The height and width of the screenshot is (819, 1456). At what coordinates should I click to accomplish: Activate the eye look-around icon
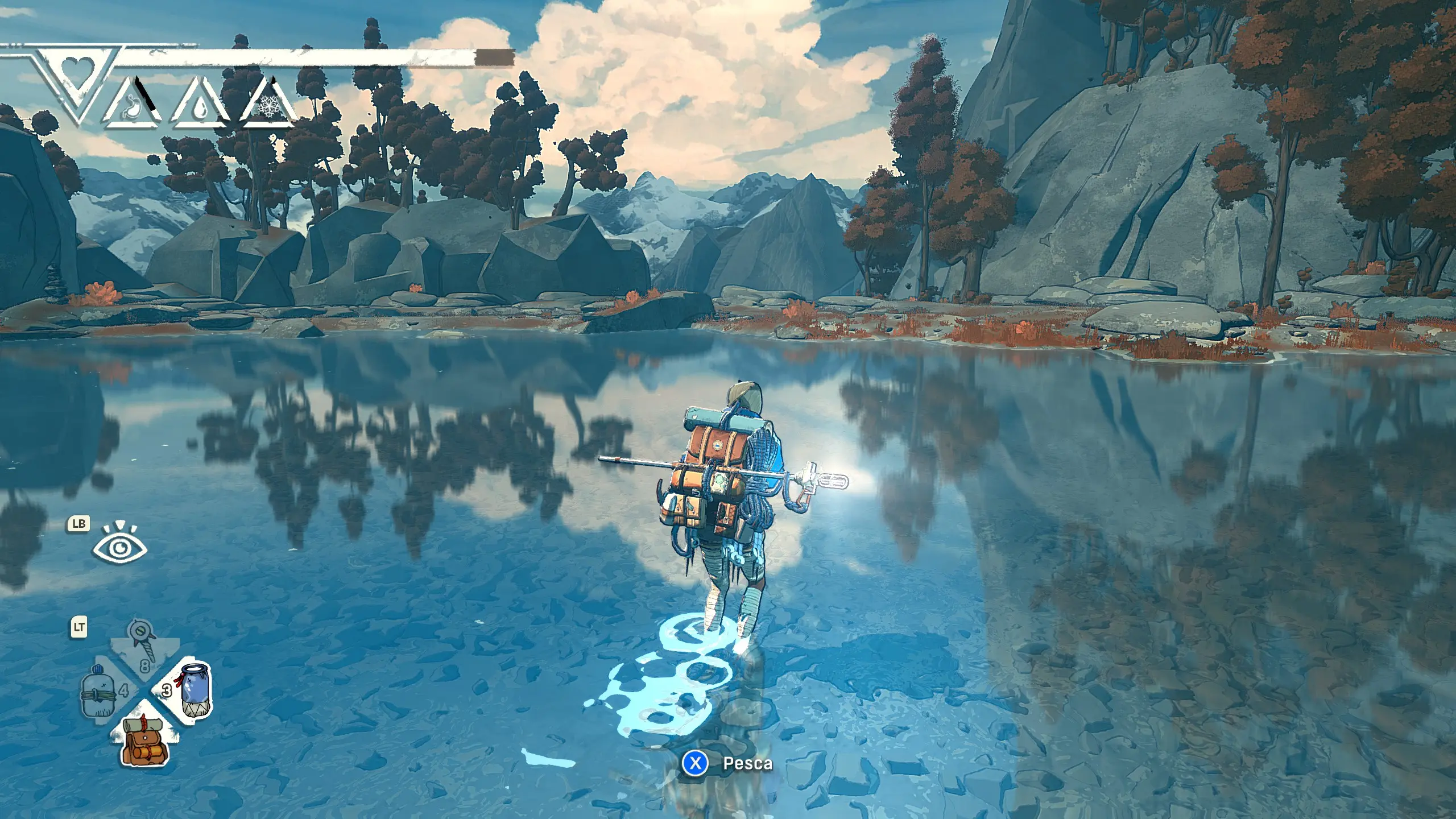click(x=120, y=547)
